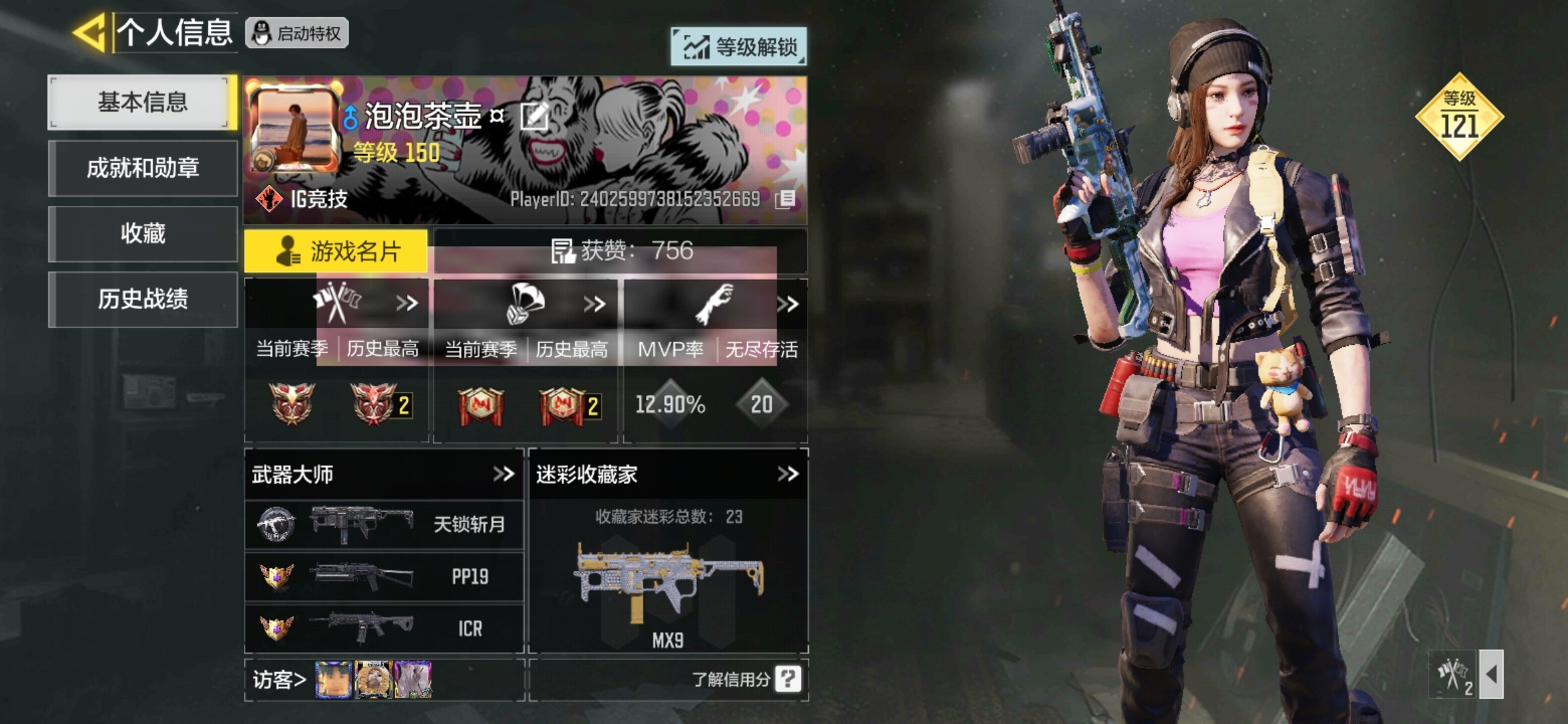Open the 访客 visitors list
This screenshot has height=724, width=1568.
tap(279, 680)
